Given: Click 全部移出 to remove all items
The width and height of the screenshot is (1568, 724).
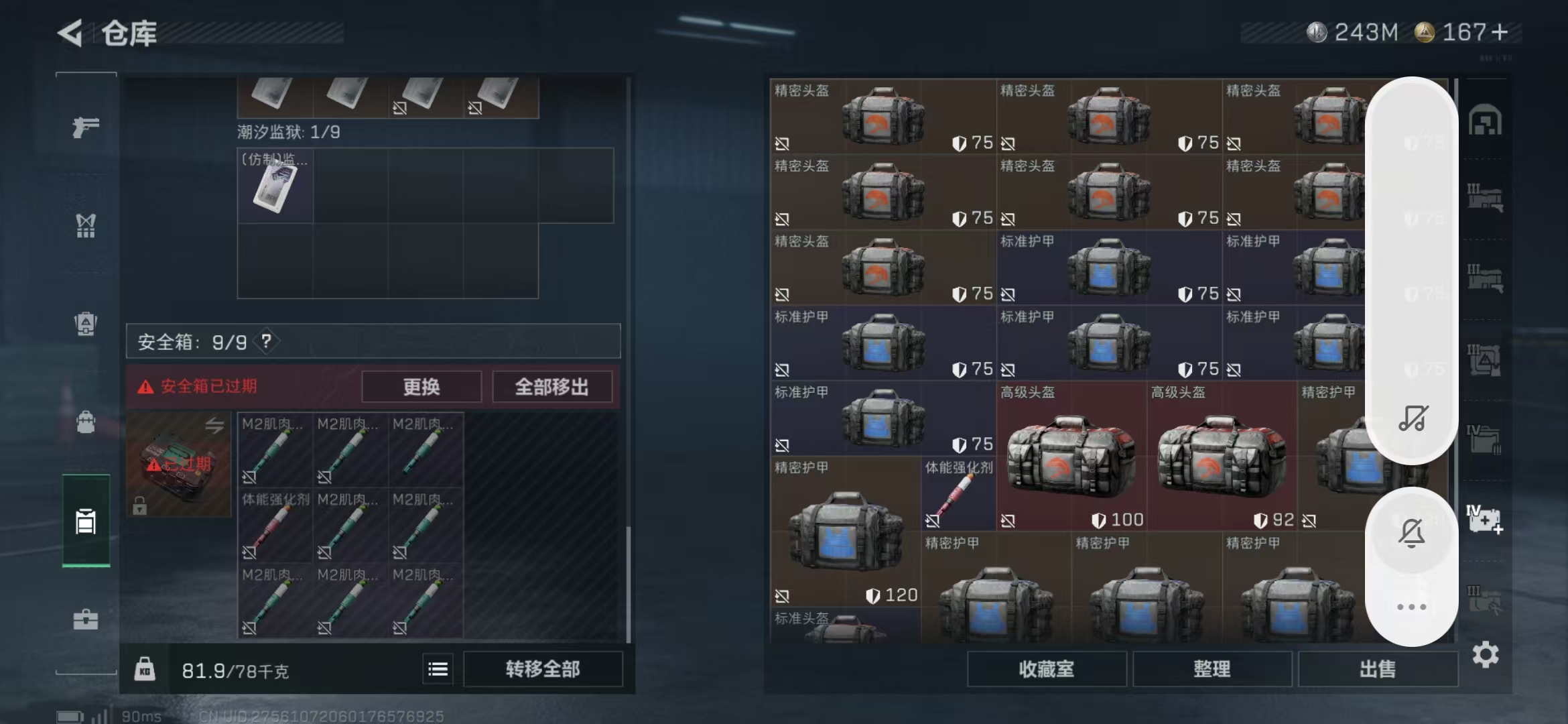Looking at the screenshot, I should (x=551, y=387).
